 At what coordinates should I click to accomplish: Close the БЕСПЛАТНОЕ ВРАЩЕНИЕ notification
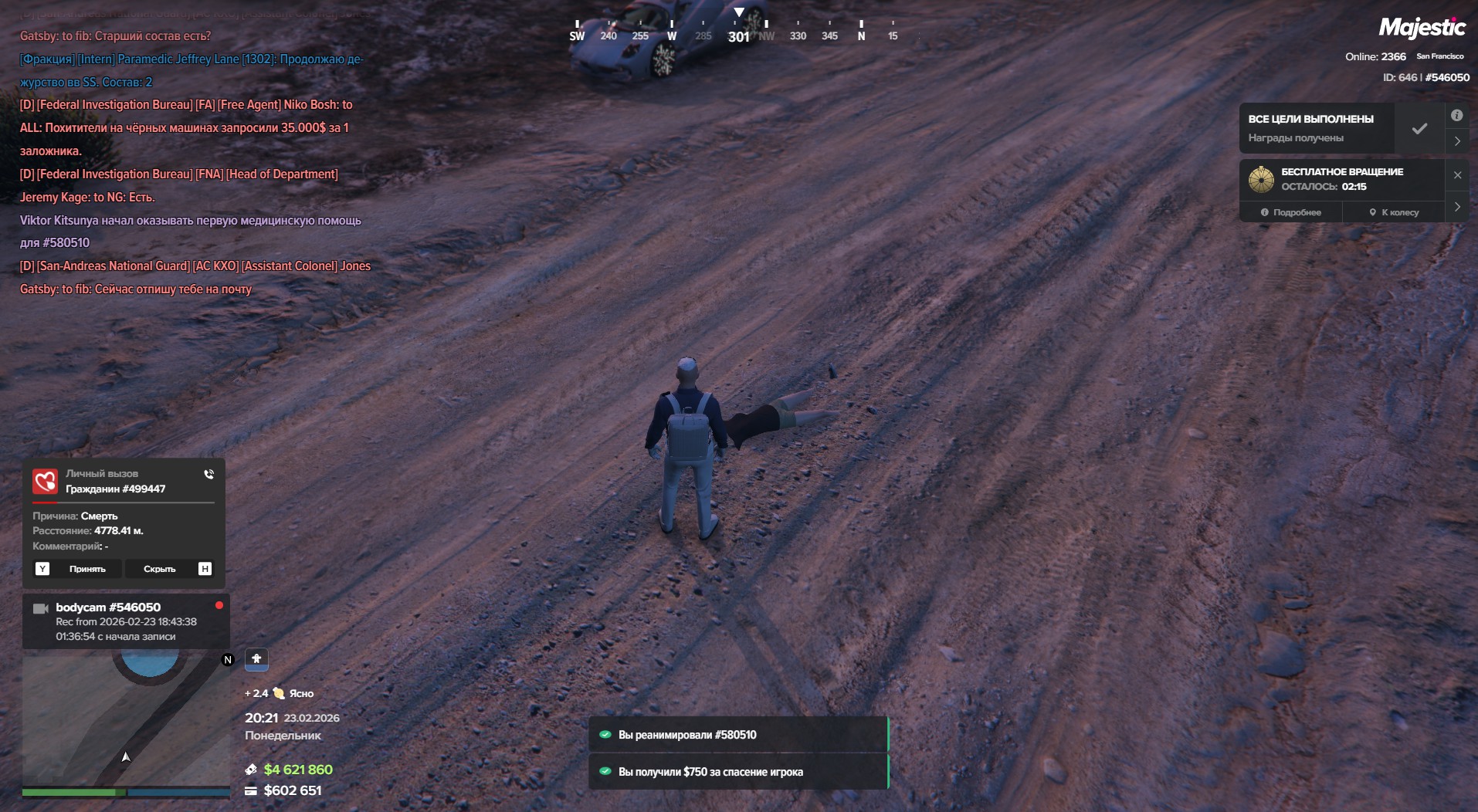[1457, 175]
